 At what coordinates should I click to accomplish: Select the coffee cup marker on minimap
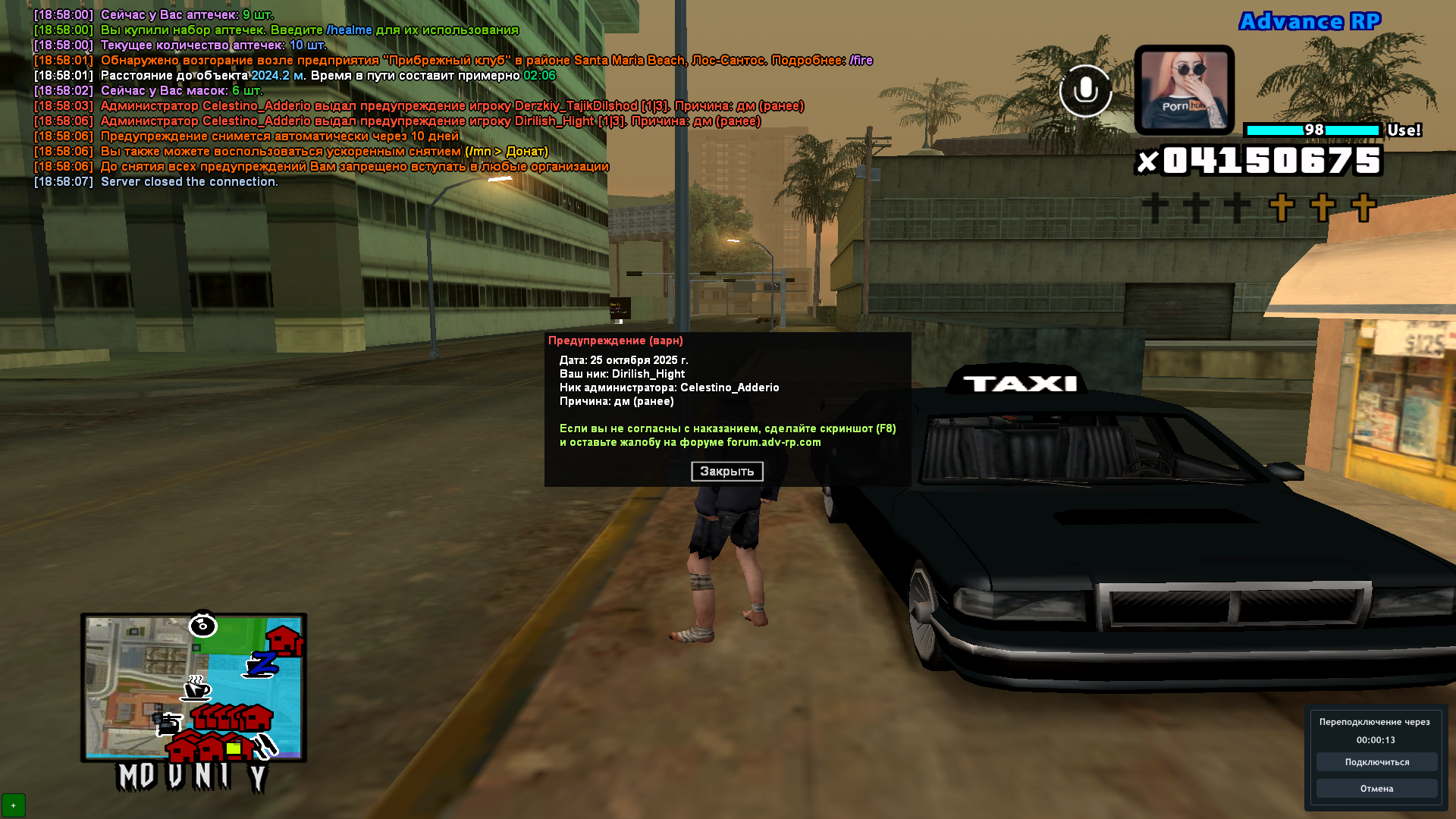pos(196,689)
